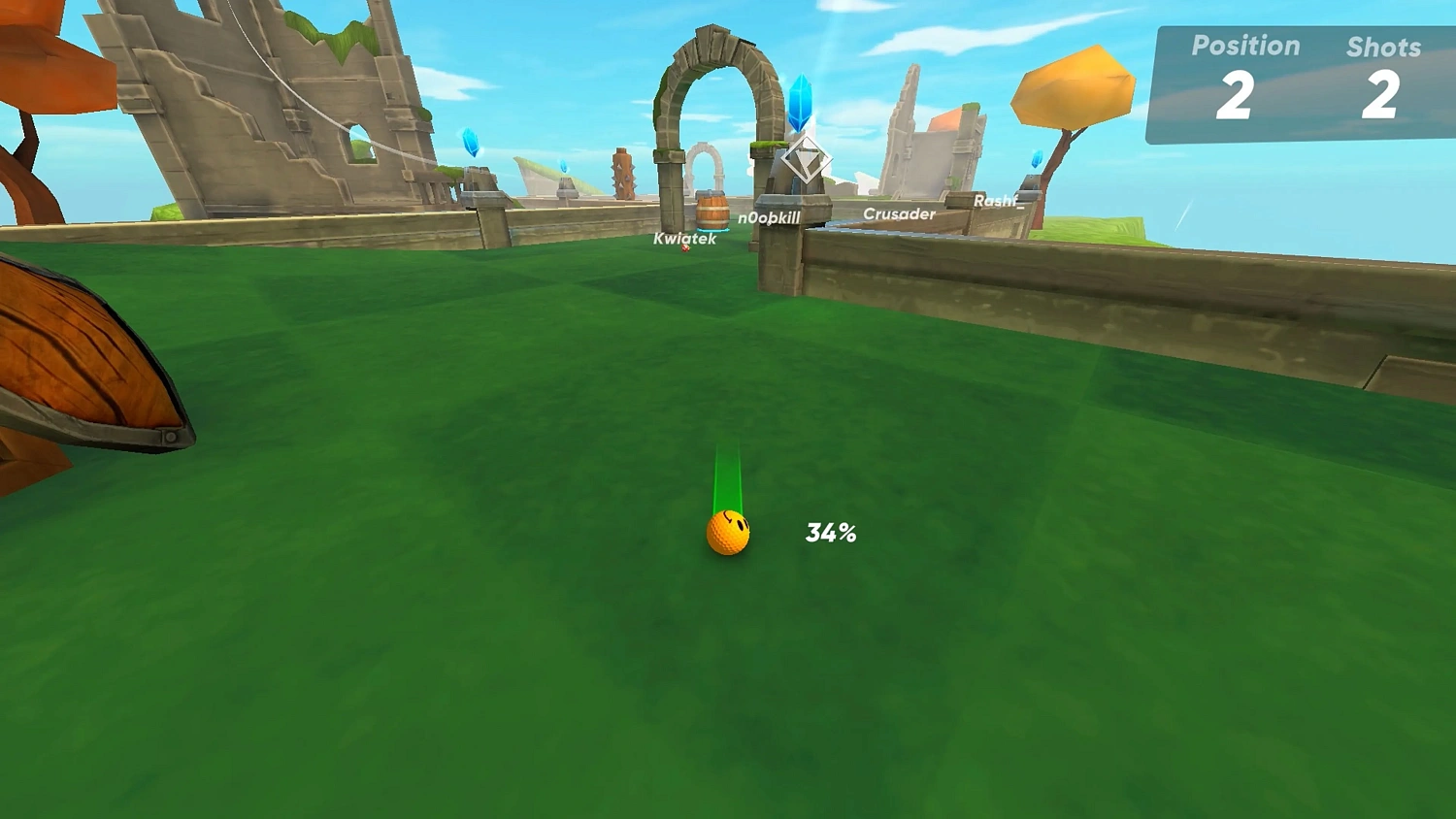Select player name Crusader
Image resolution: width=1456 pixels, height=819 pixels.
click(900, 213)
